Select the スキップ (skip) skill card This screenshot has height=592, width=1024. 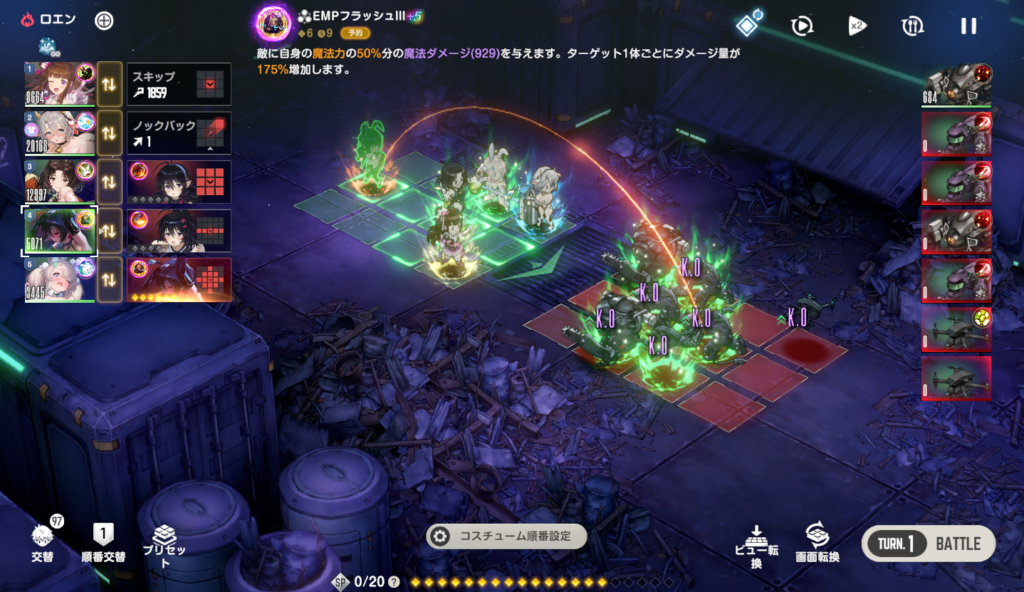[179, 85]
